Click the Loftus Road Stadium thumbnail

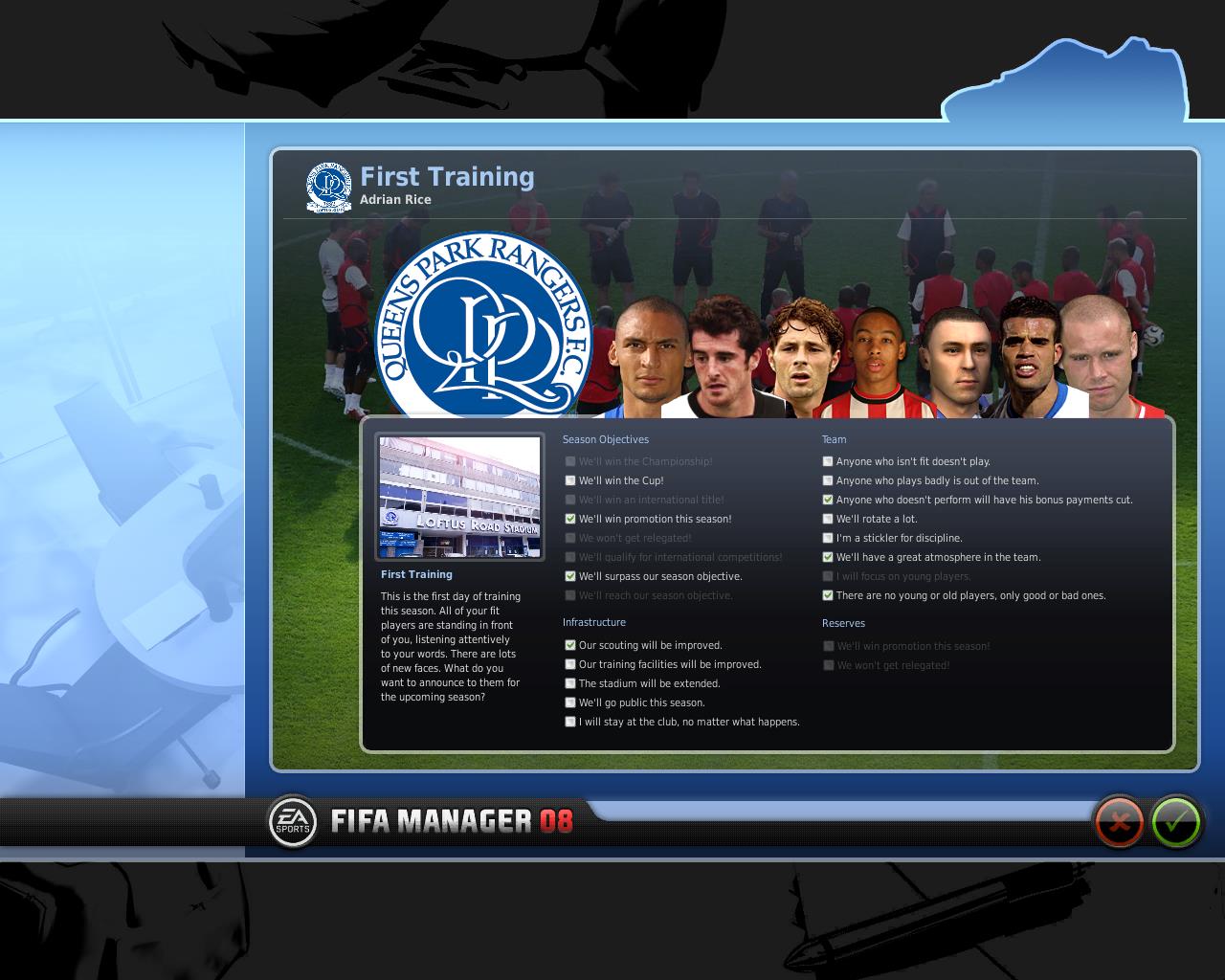[459, 498]
